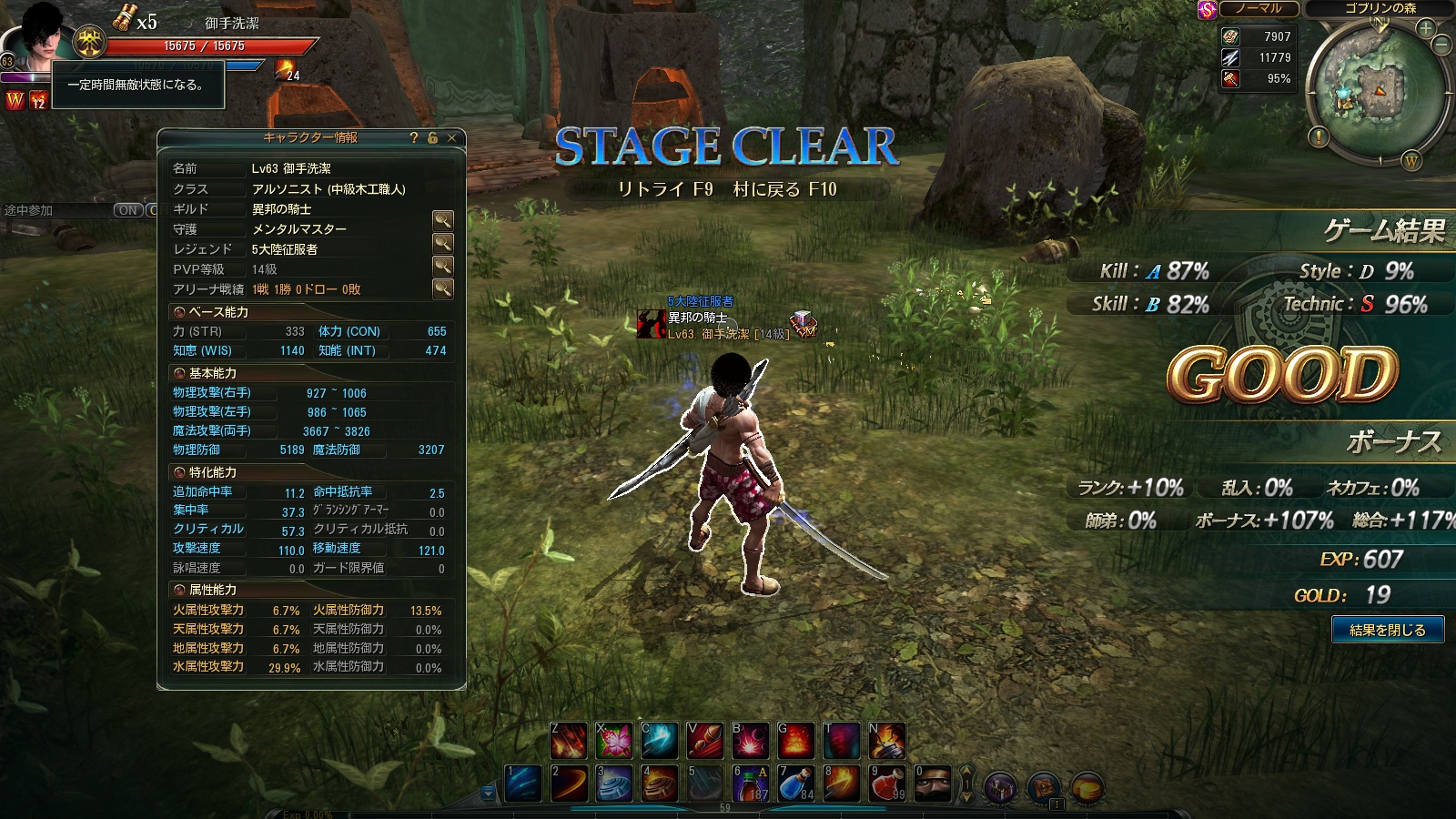The image size is (1456, 819).
Task: Toggle the 途中参加 ON switch
Action: point(128,210)
